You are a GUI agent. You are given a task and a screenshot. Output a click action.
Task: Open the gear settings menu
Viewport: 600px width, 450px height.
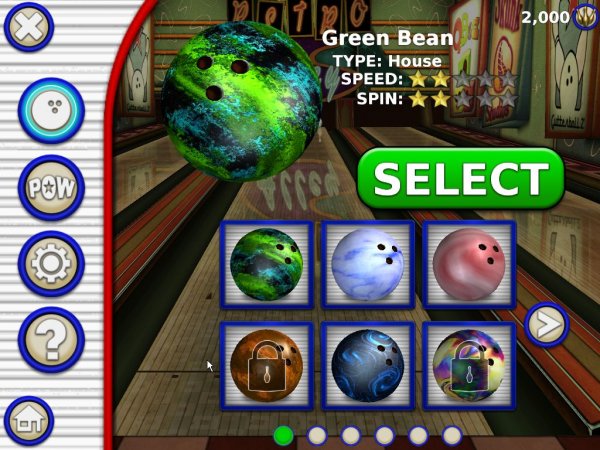(x=51, y=263)
